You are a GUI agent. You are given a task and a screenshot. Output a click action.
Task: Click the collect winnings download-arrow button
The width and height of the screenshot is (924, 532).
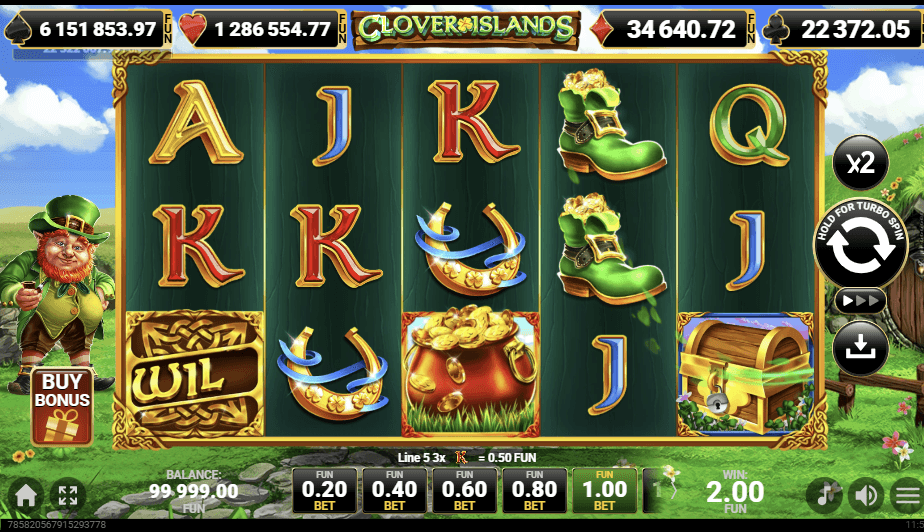[x=860, y=347]
